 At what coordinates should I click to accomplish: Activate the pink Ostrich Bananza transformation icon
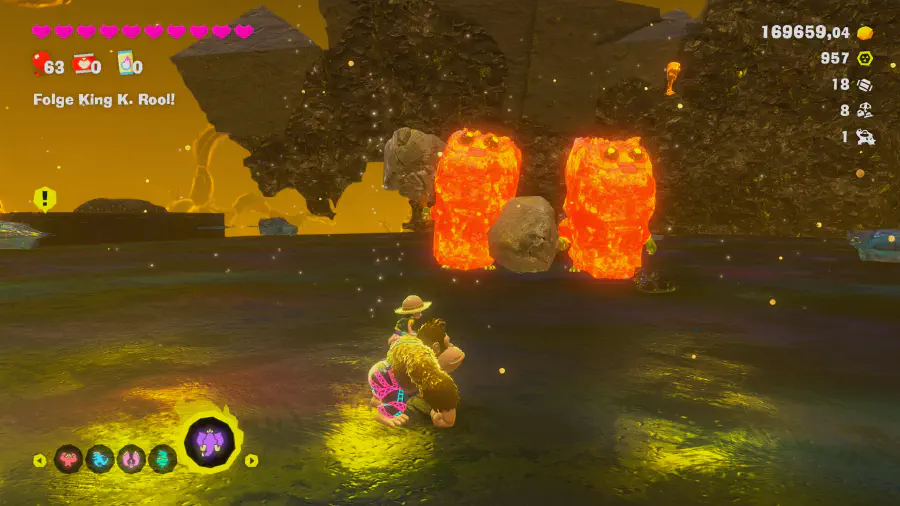click(x=131, y=459)
